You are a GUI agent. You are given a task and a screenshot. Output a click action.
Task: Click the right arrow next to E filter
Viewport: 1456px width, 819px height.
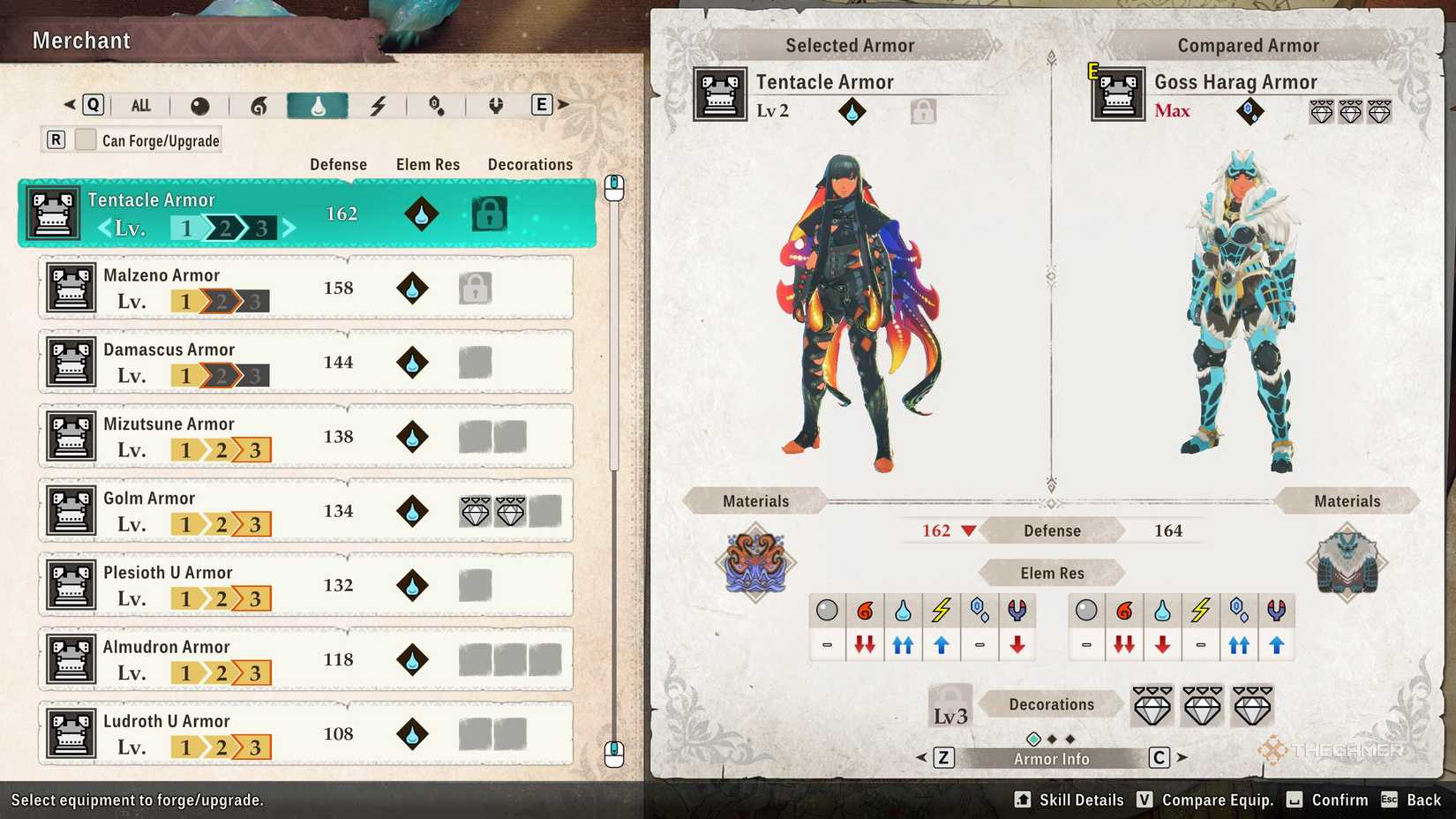coord(564,103)
